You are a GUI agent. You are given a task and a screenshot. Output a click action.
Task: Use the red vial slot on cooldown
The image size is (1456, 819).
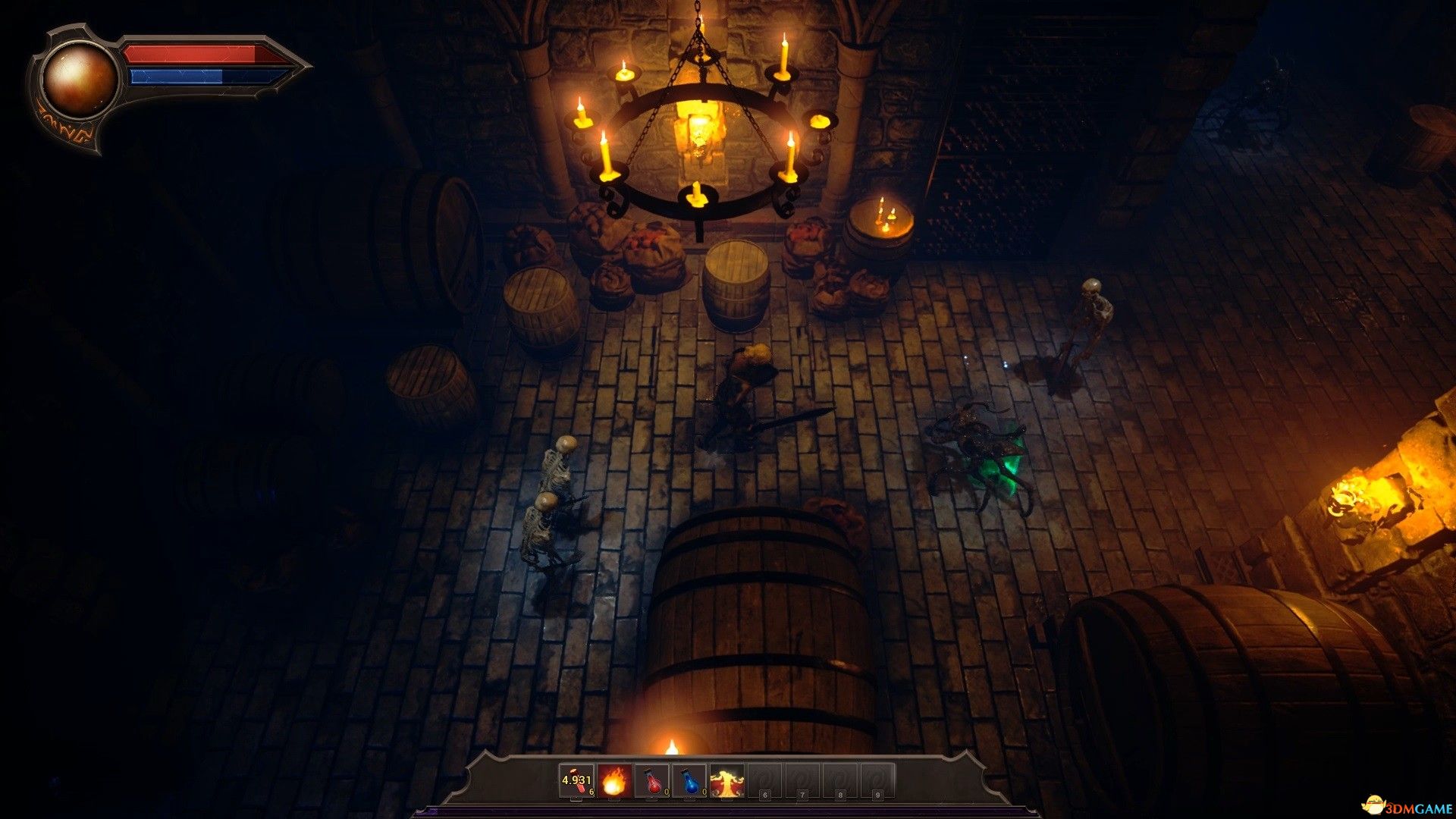pos(576,781)
